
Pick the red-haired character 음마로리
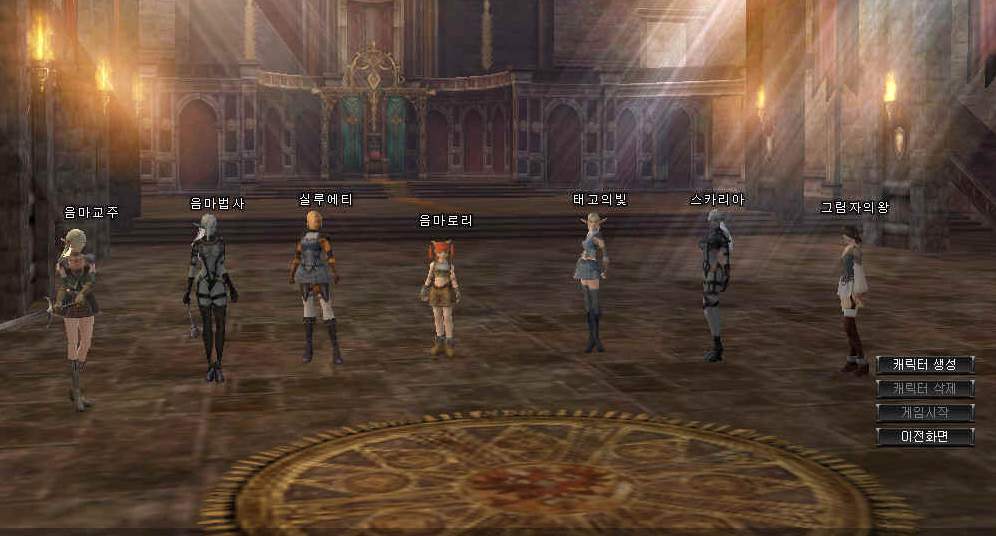click(442, 295)
